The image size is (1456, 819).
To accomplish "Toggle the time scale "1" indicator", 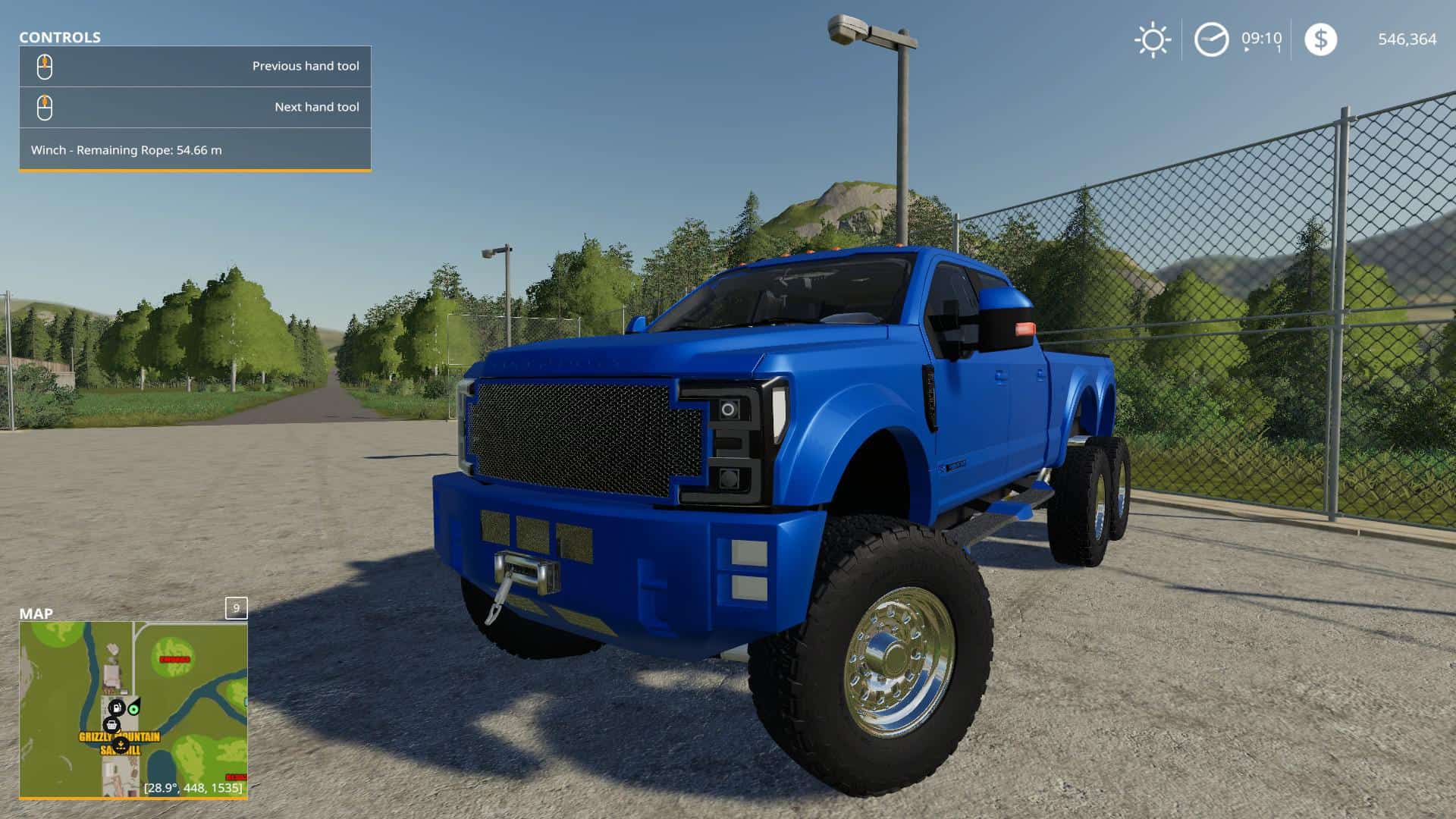I will pyautogui.click(x=1279, y=49).
